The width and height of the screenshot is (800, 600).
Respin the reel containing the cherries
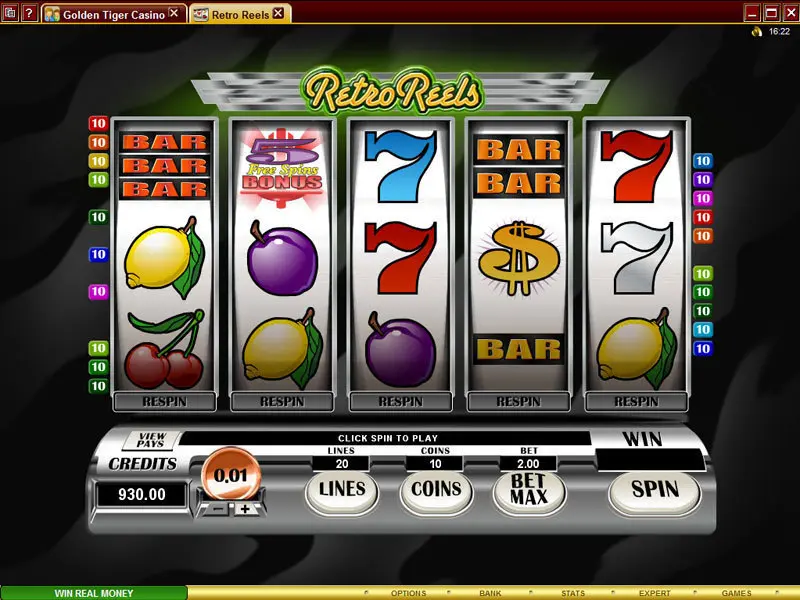point(164,402)
